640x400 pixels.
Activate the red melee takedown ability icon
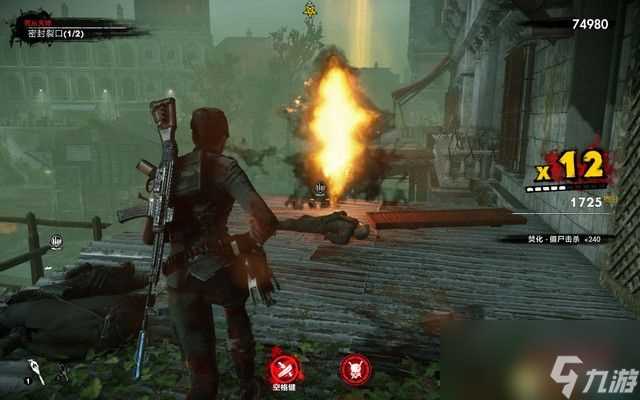[x=283, y=366]
